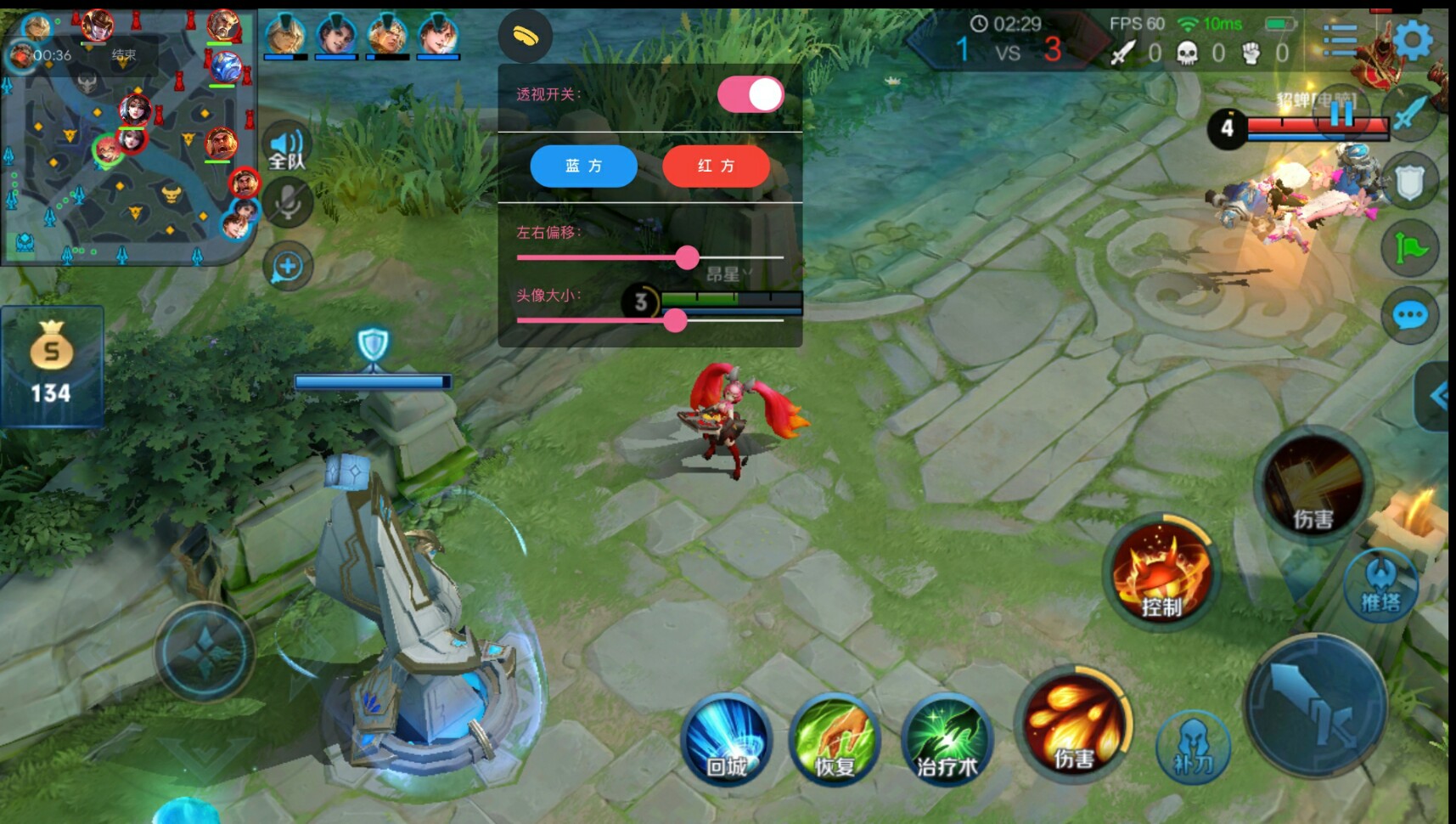
Task: Open the gold coin shop showing 134
Action: pos(51,365)
